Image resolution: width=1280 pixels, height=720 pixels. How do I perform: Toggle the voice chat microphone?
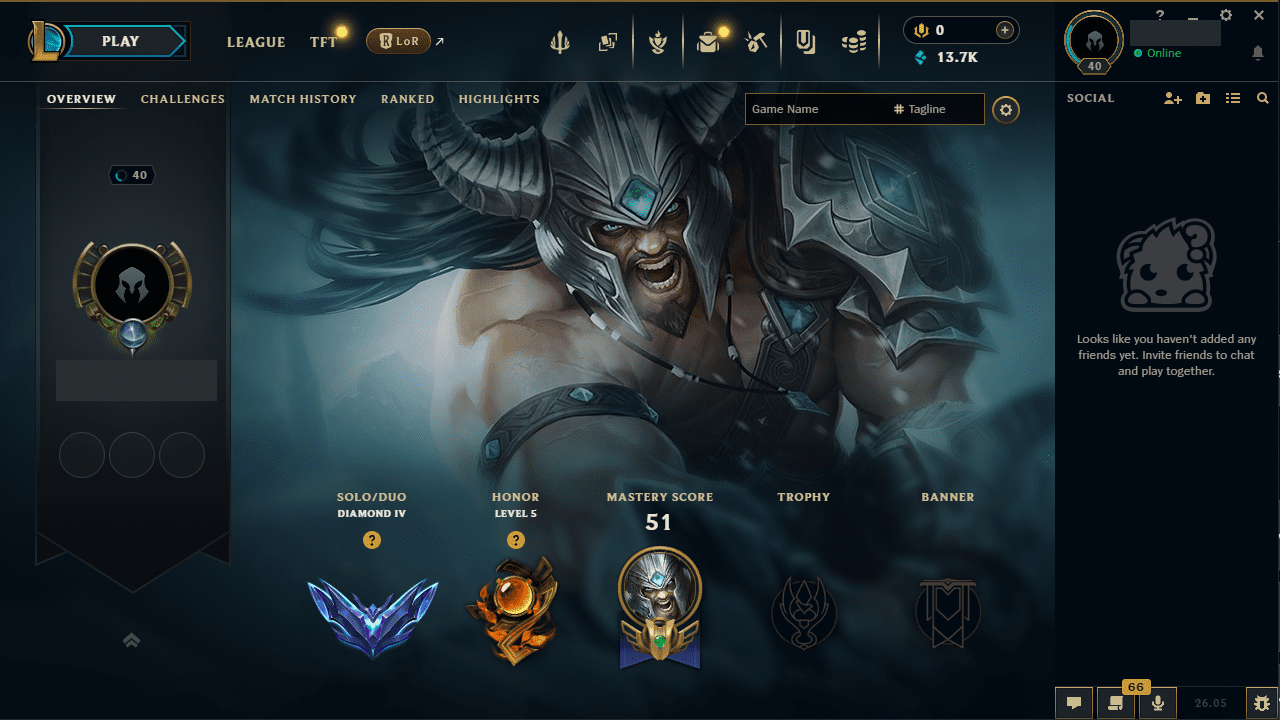[x=1157, y=703]
